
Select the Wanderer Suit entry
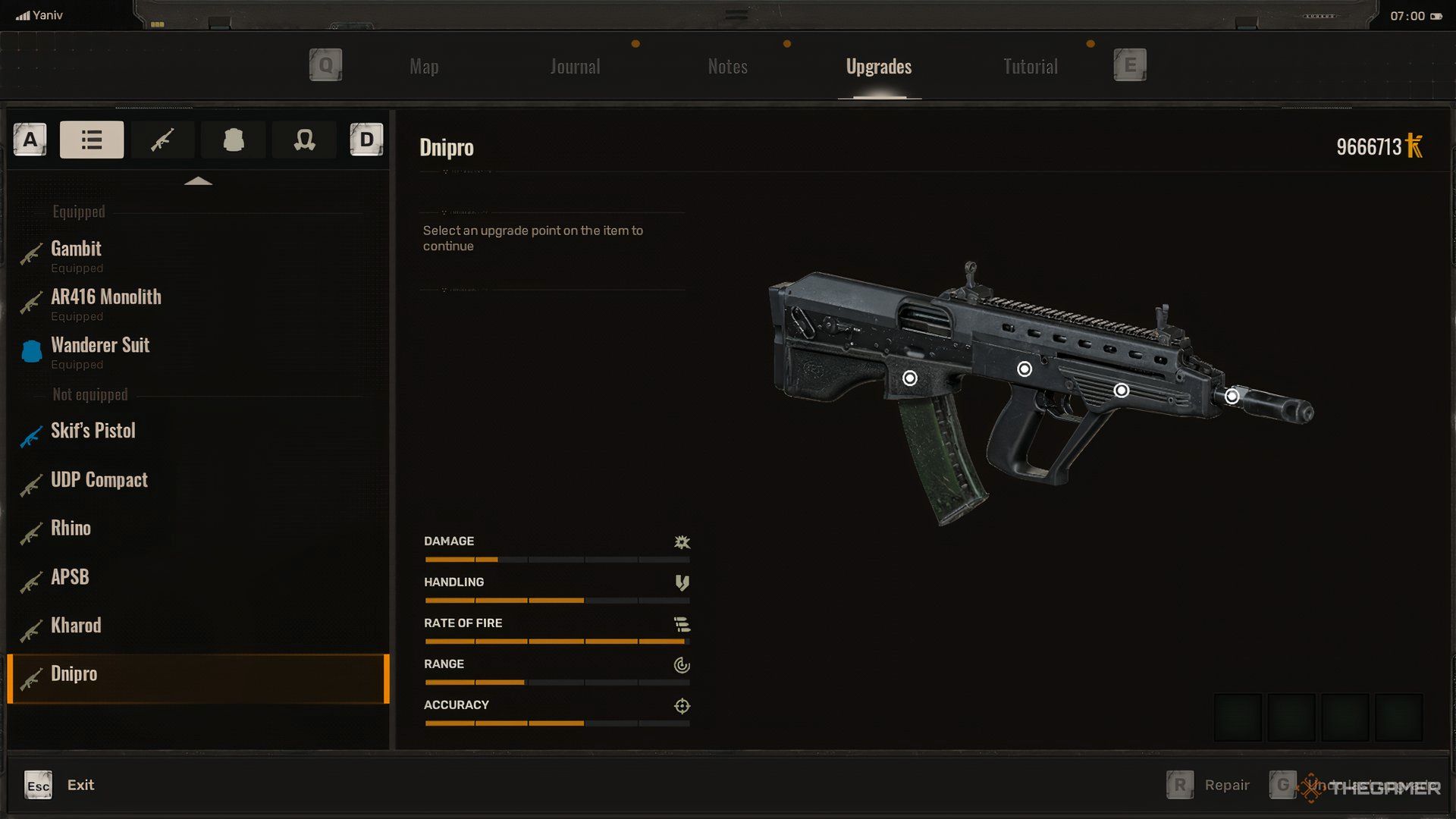[x=100, y=346]
